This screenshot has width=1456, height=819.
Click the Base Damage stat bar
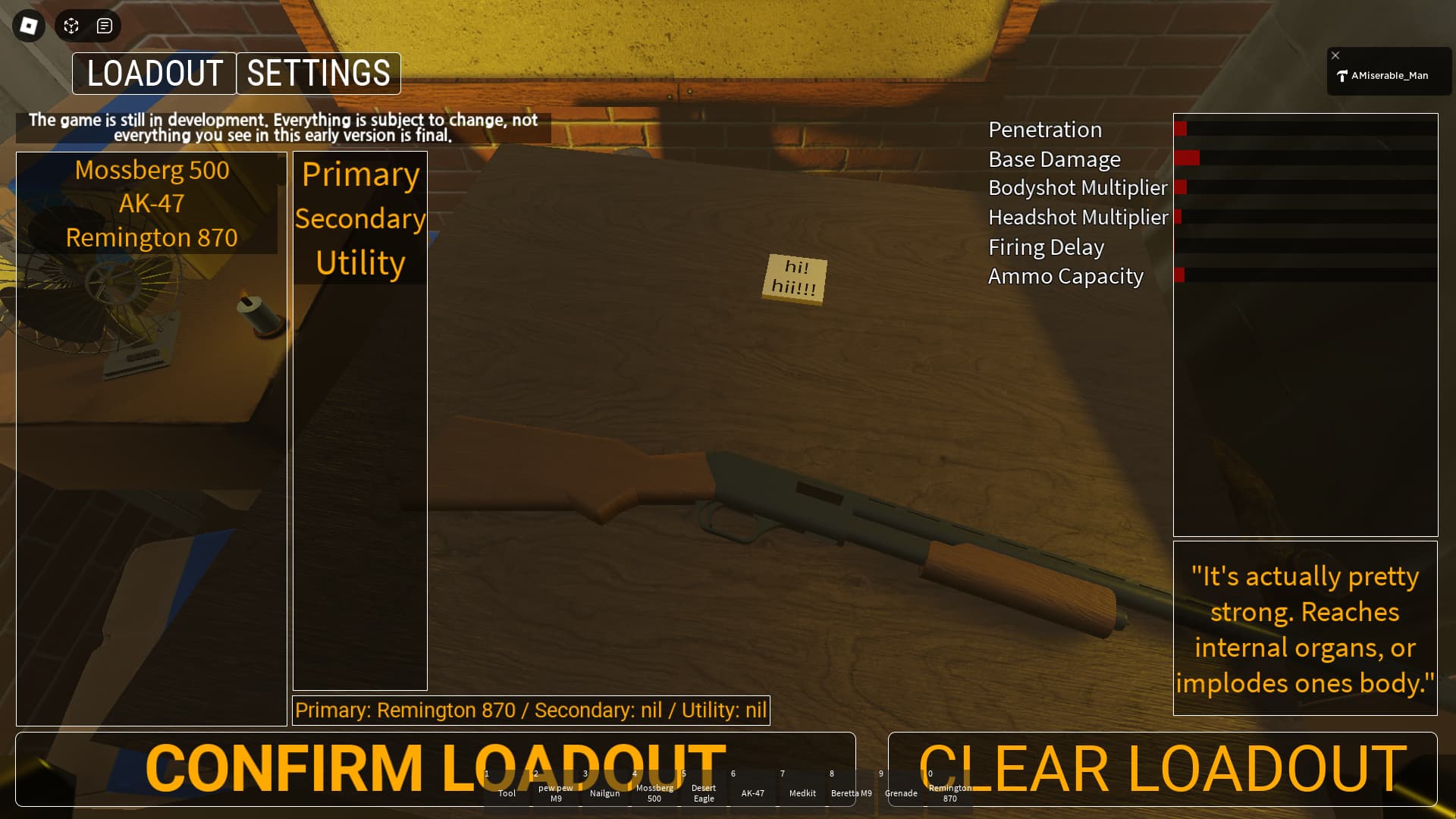[1304, 159]
